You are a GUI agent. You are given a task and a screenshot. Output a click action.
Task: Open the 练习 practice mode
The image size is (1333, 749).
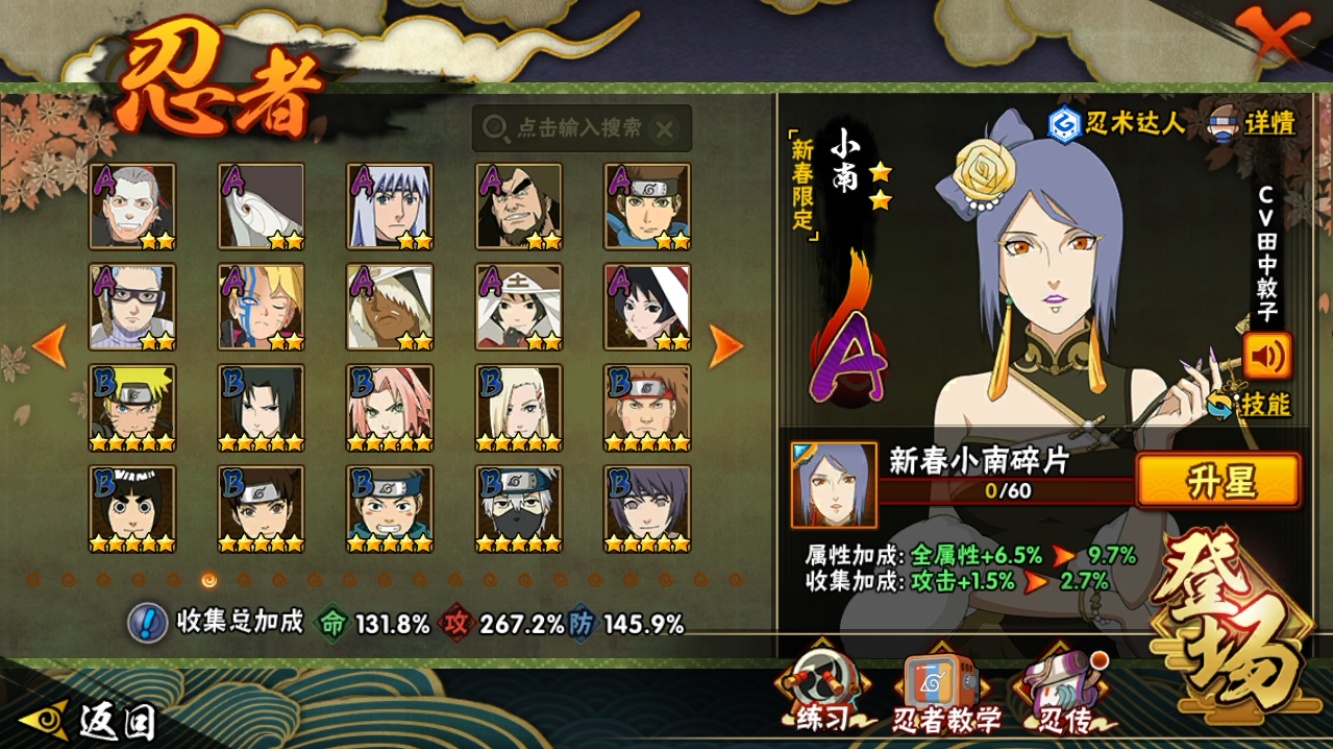tap(823, 692)
